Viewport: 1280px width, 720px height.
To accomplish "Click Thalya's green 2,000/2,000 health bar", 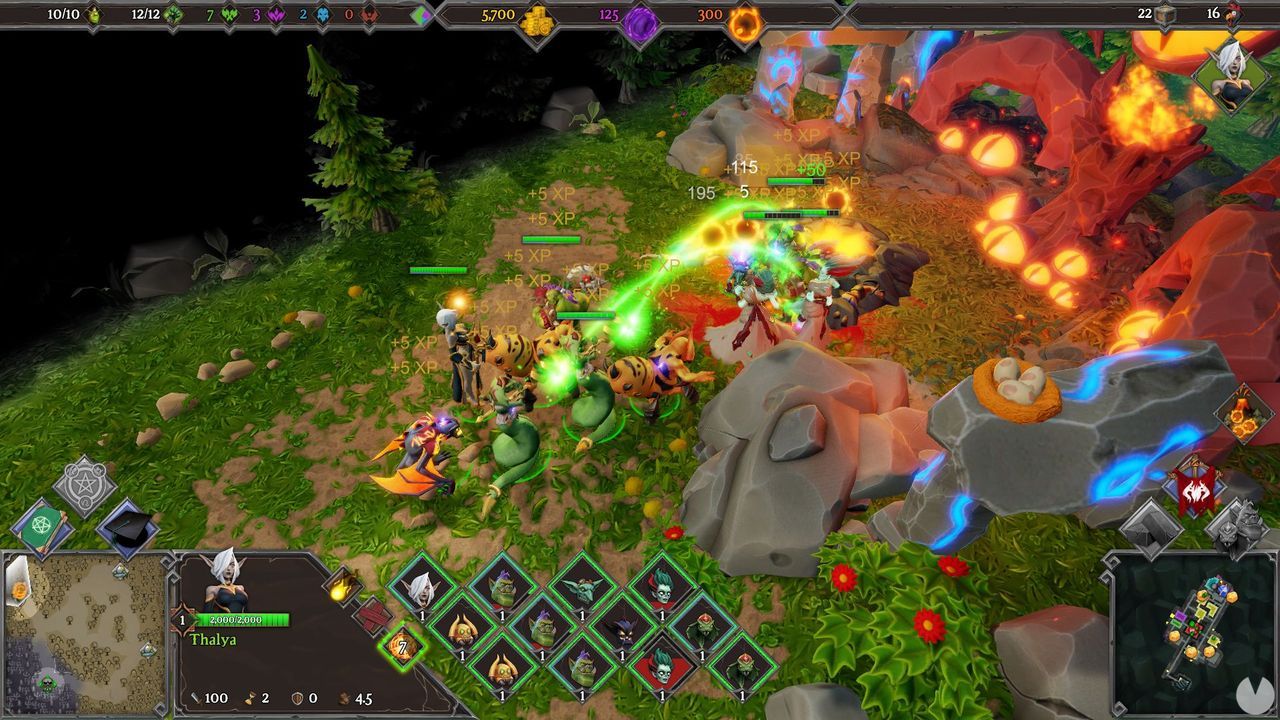I will click(x=245, y=618).
